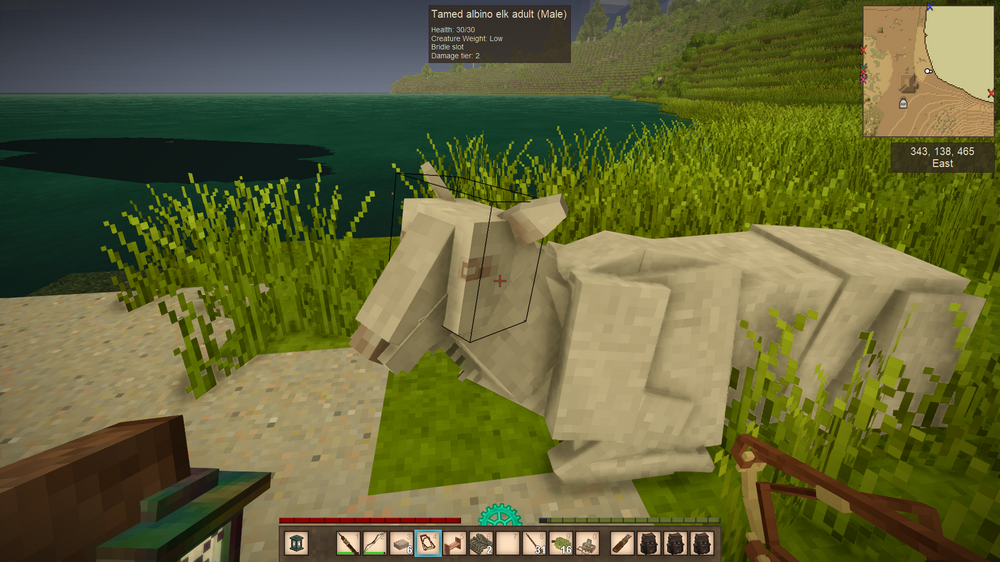Select the stone stack of 6

tap(401, 543)
